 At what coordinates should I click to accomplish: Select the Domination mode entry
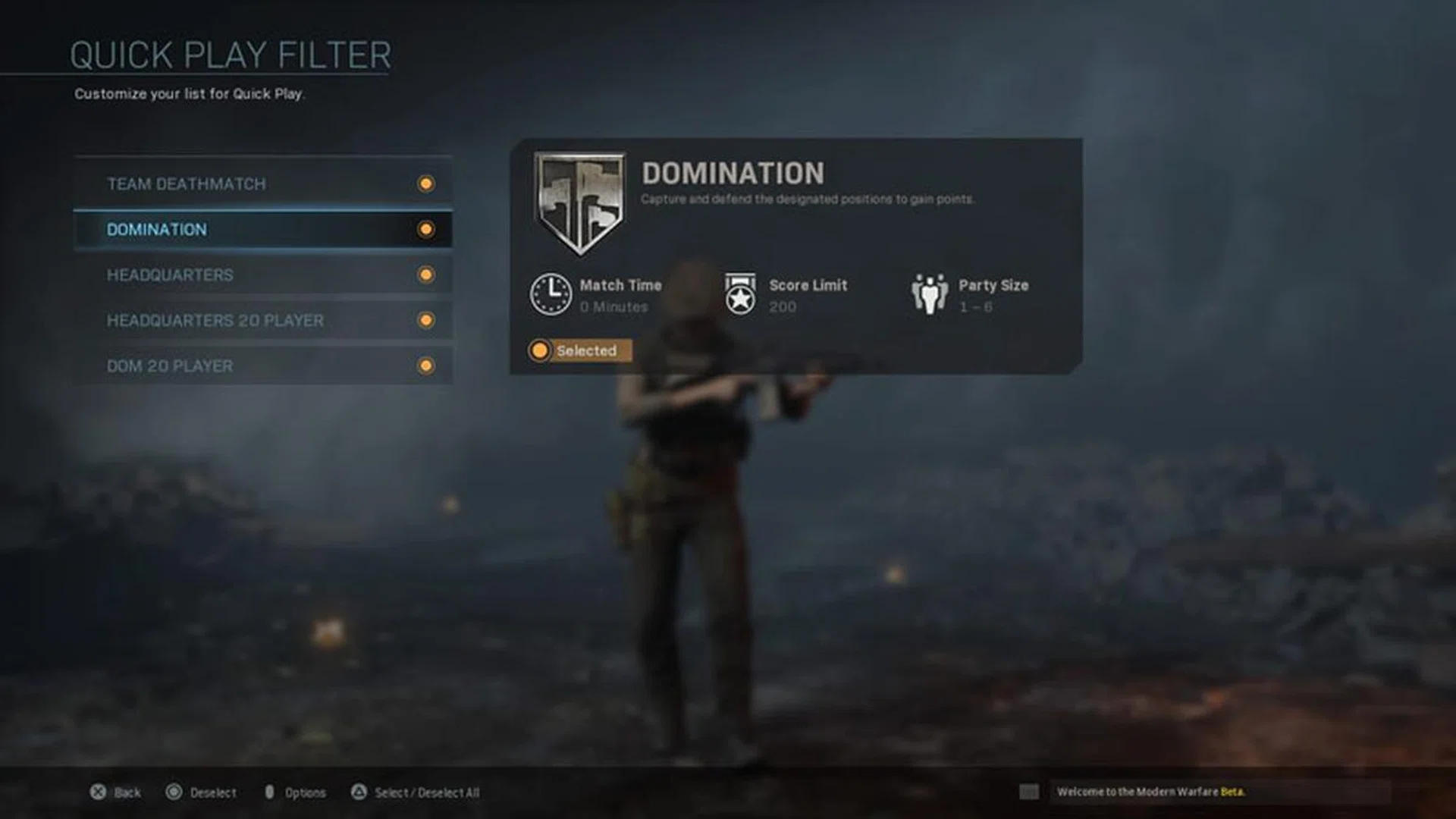227,229
